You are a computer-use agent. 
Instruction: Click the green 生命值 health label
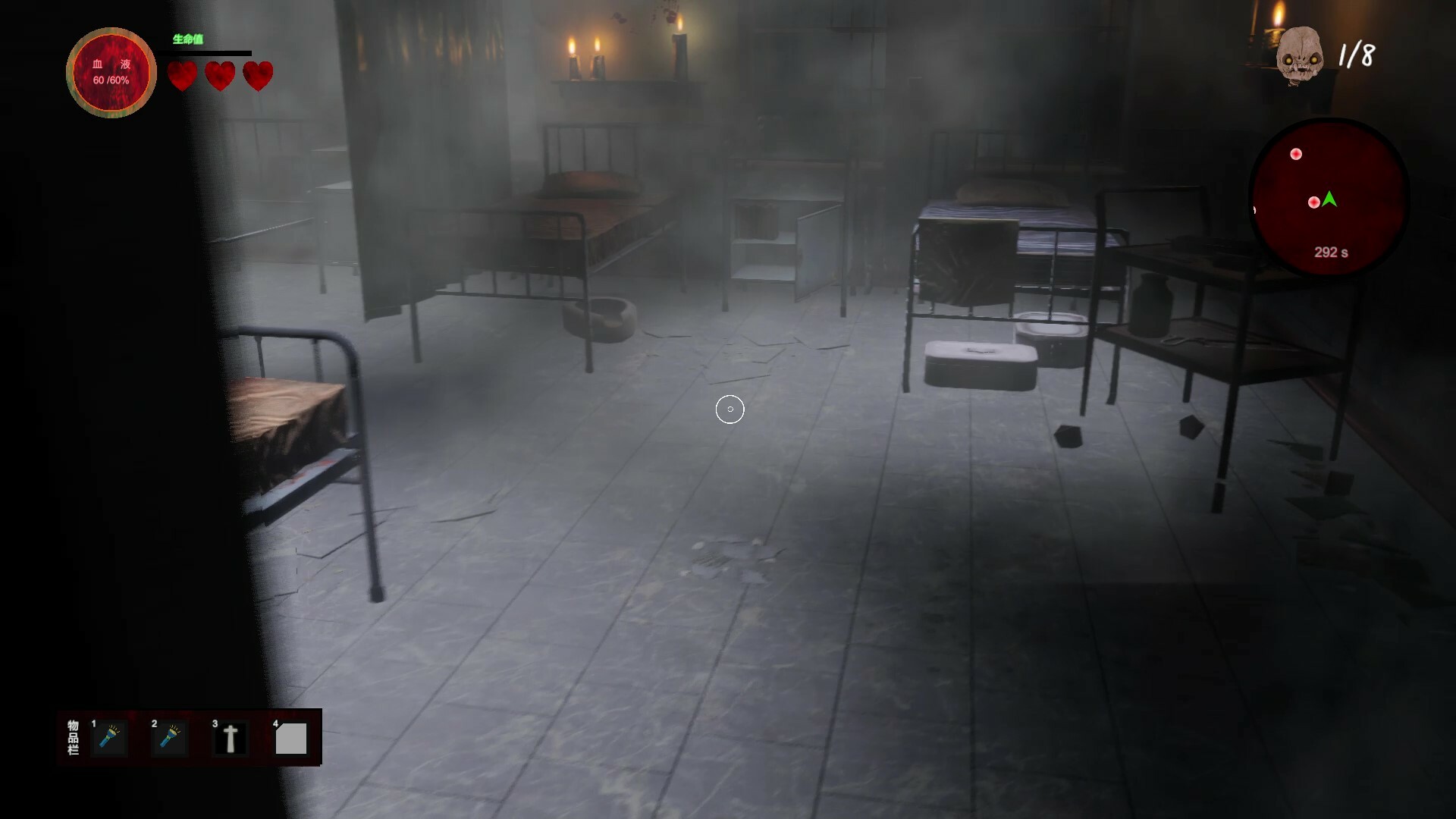point(187,38)
